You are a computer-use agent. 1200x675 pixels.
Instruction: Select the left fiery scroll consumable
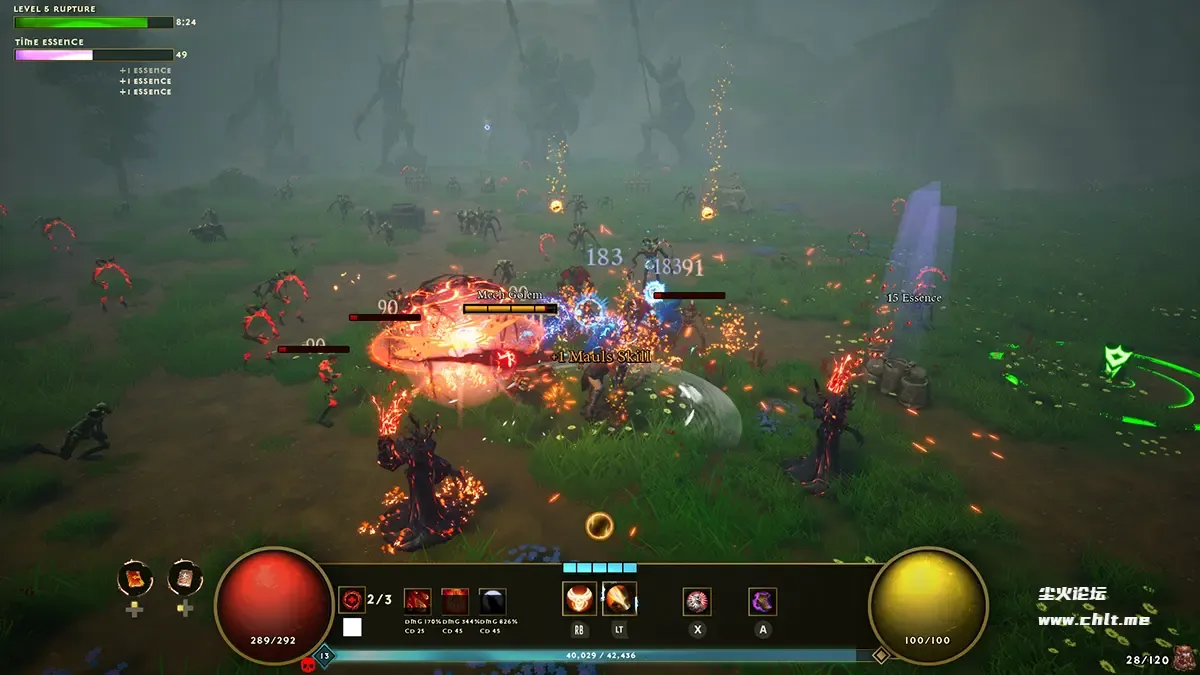[x=134, y=578]
